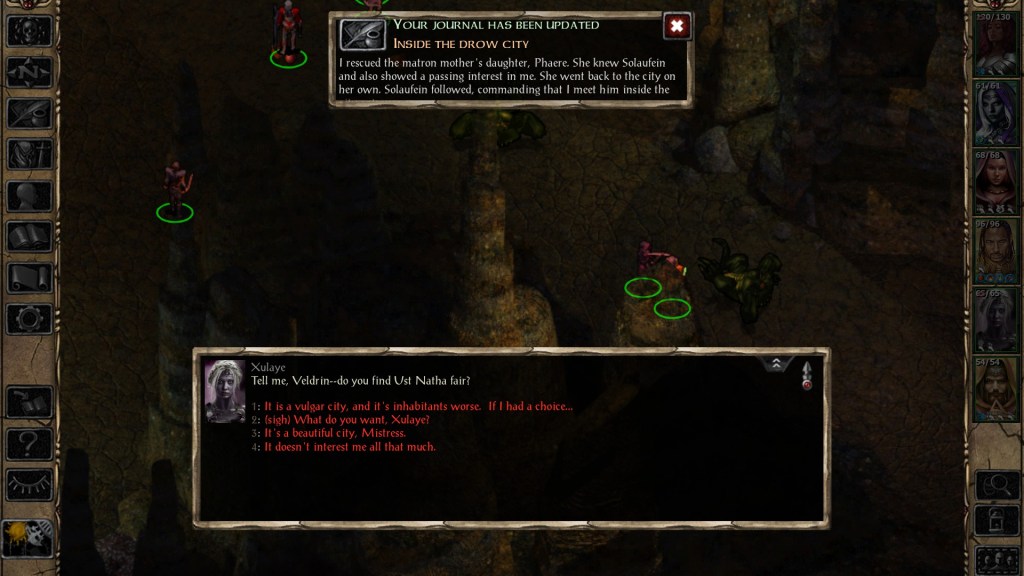Pick reply 'It doesn't interest me all that much.'

[x=349, y=447]
